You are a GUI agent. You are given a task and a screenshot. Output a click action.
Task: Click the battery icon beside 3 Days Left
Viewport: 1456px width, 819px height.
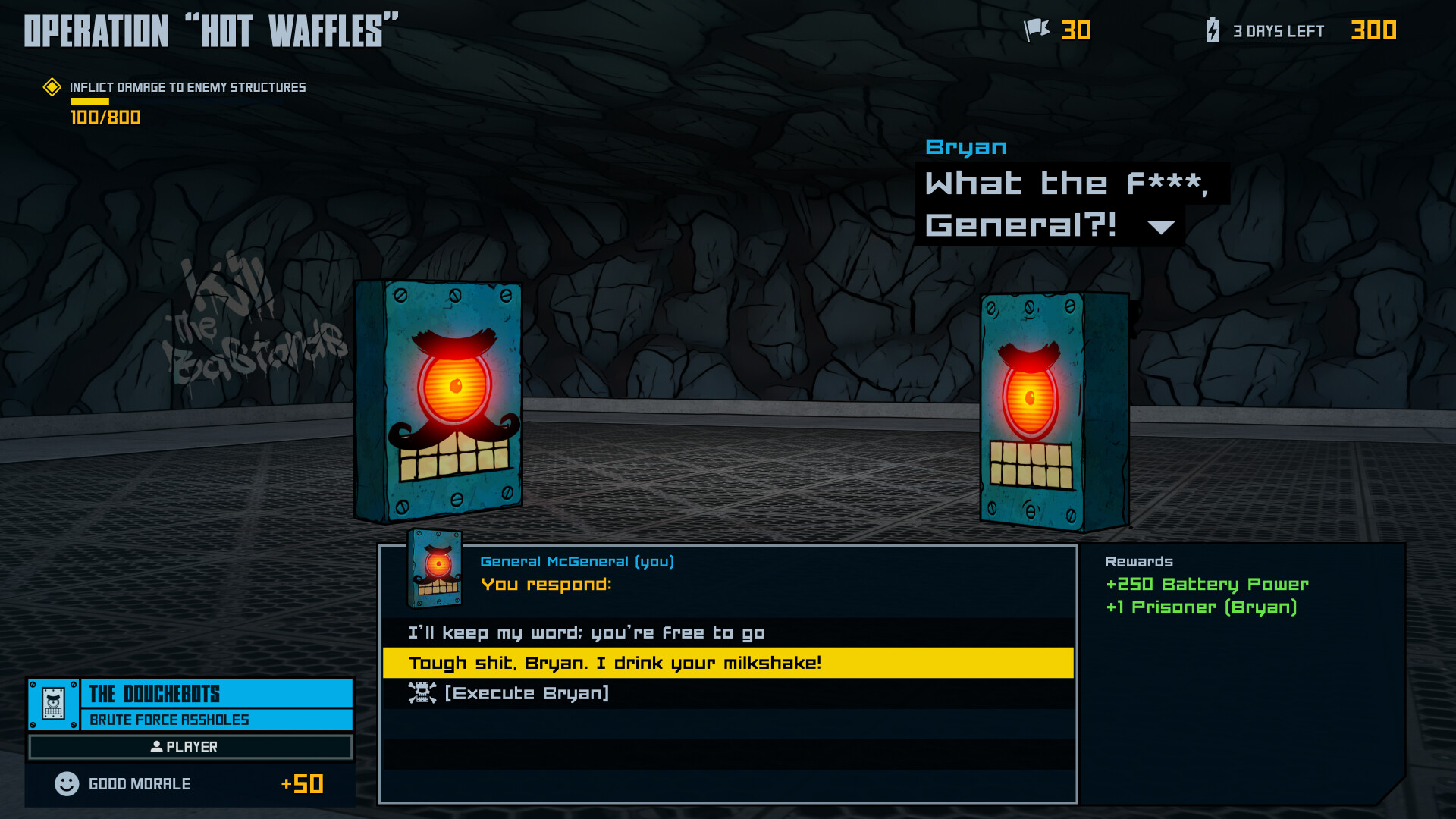[1211, 30]
